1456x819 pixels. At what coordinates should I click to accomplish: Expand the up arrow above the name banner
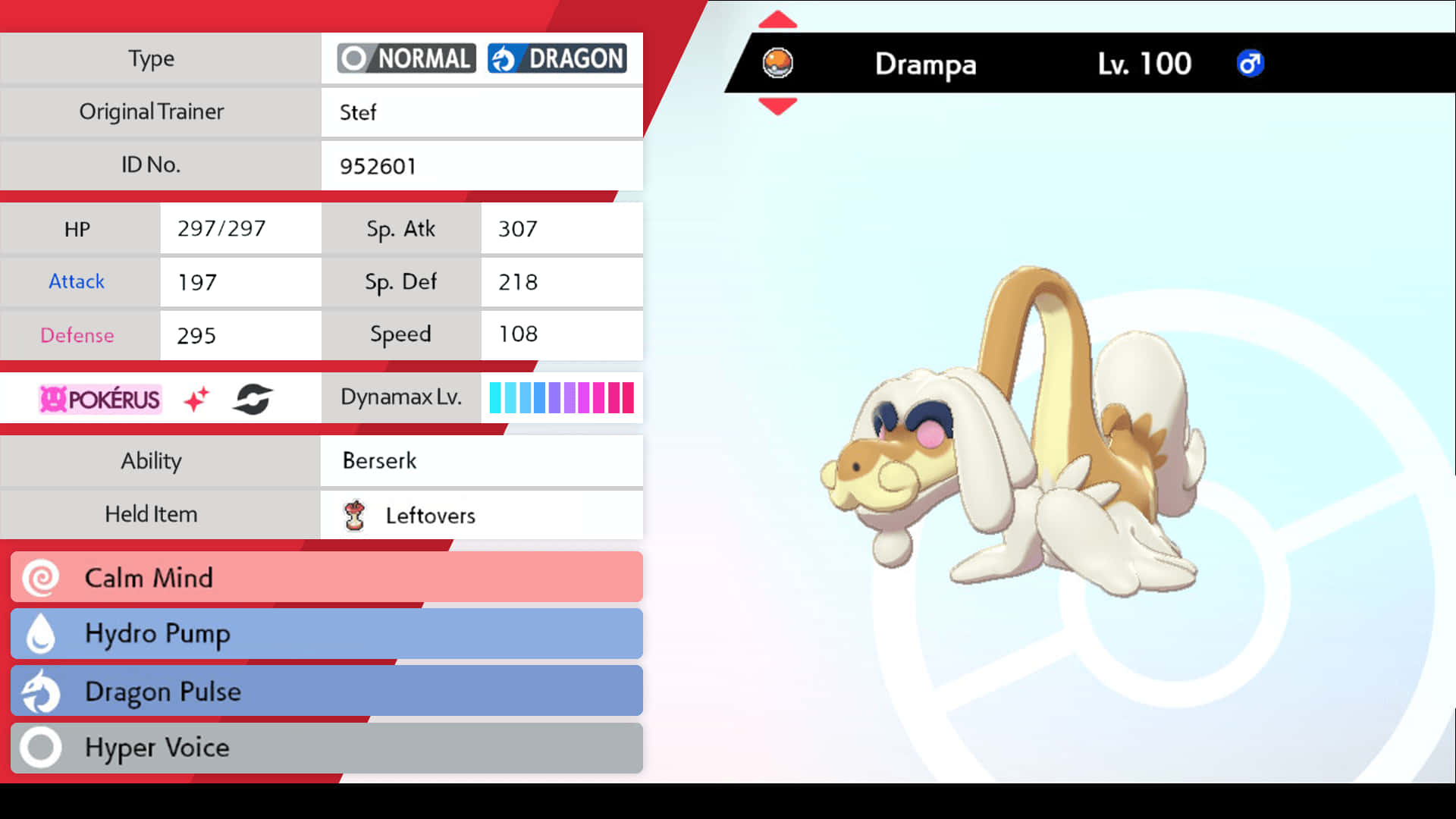coord(778,20)
